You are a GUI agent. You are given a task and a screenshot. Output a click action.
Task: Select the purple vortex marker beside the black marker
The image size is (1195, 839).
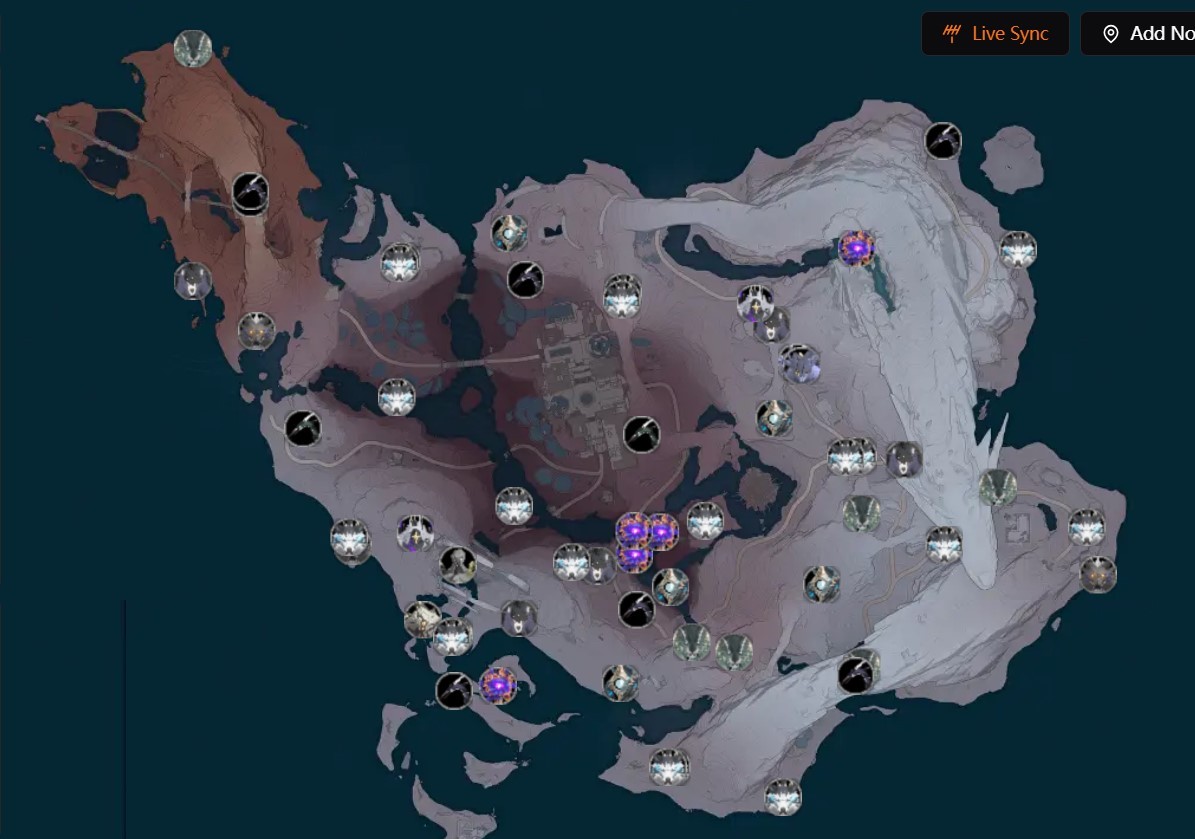pos(497,686)
